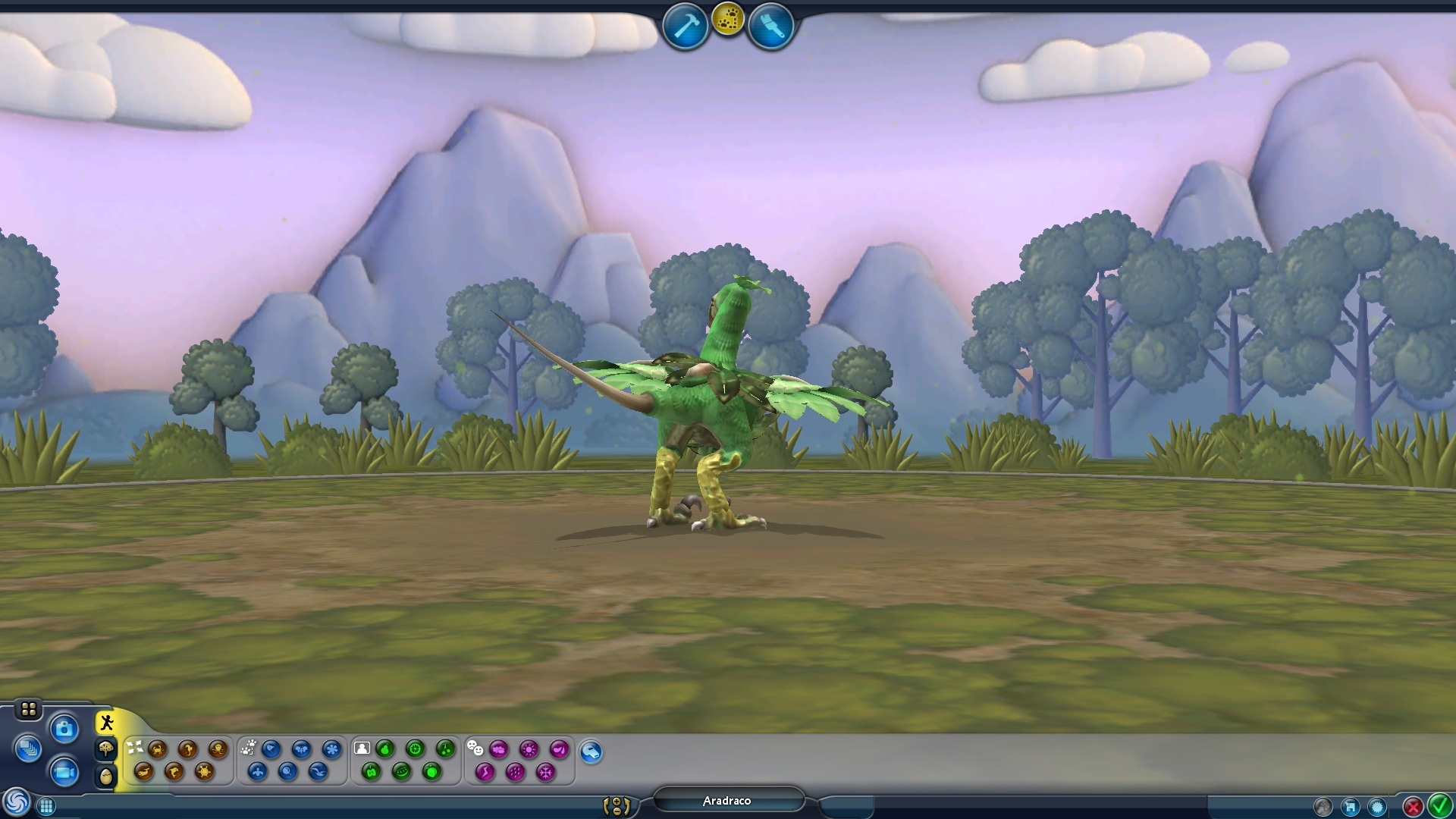Viewport: 1456px width, 819px height.
Task: Start recording with the video camera button
Action: click(x=64, y=773)
